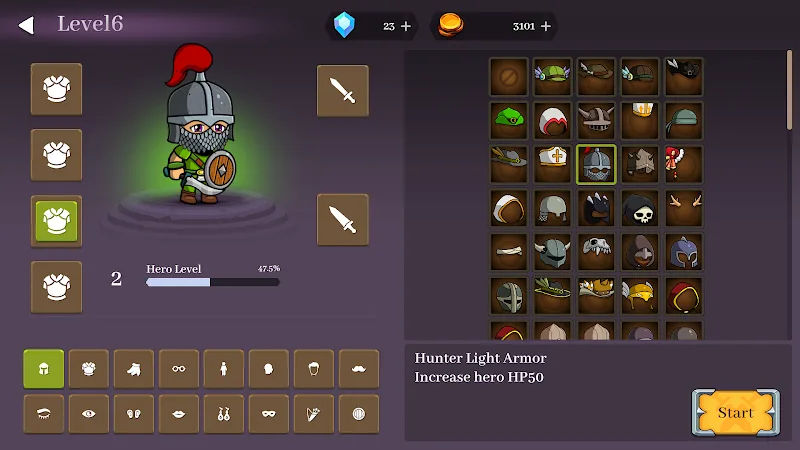Select the animal skull helmet
Viewport: 800px width, 450px height.
tap(596, 252)
